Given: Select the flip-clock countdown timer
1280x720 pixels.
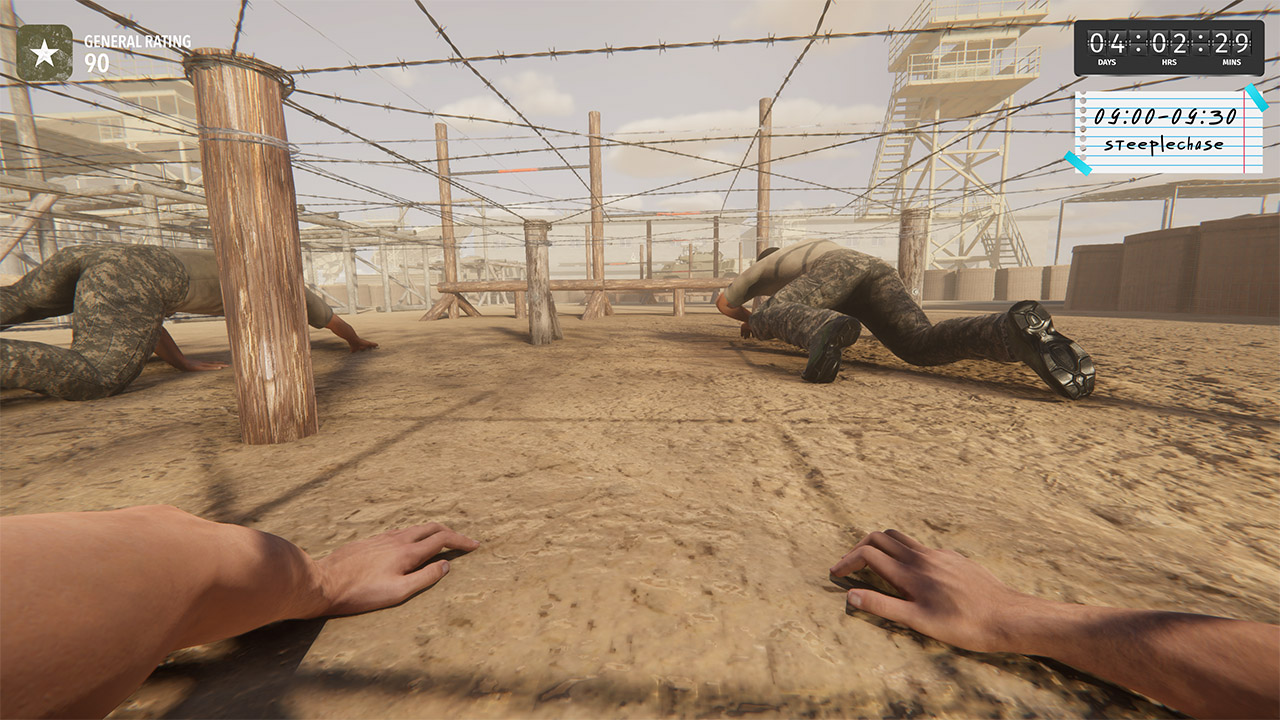Looking at the screenshot, I should tap(1168, 45).
